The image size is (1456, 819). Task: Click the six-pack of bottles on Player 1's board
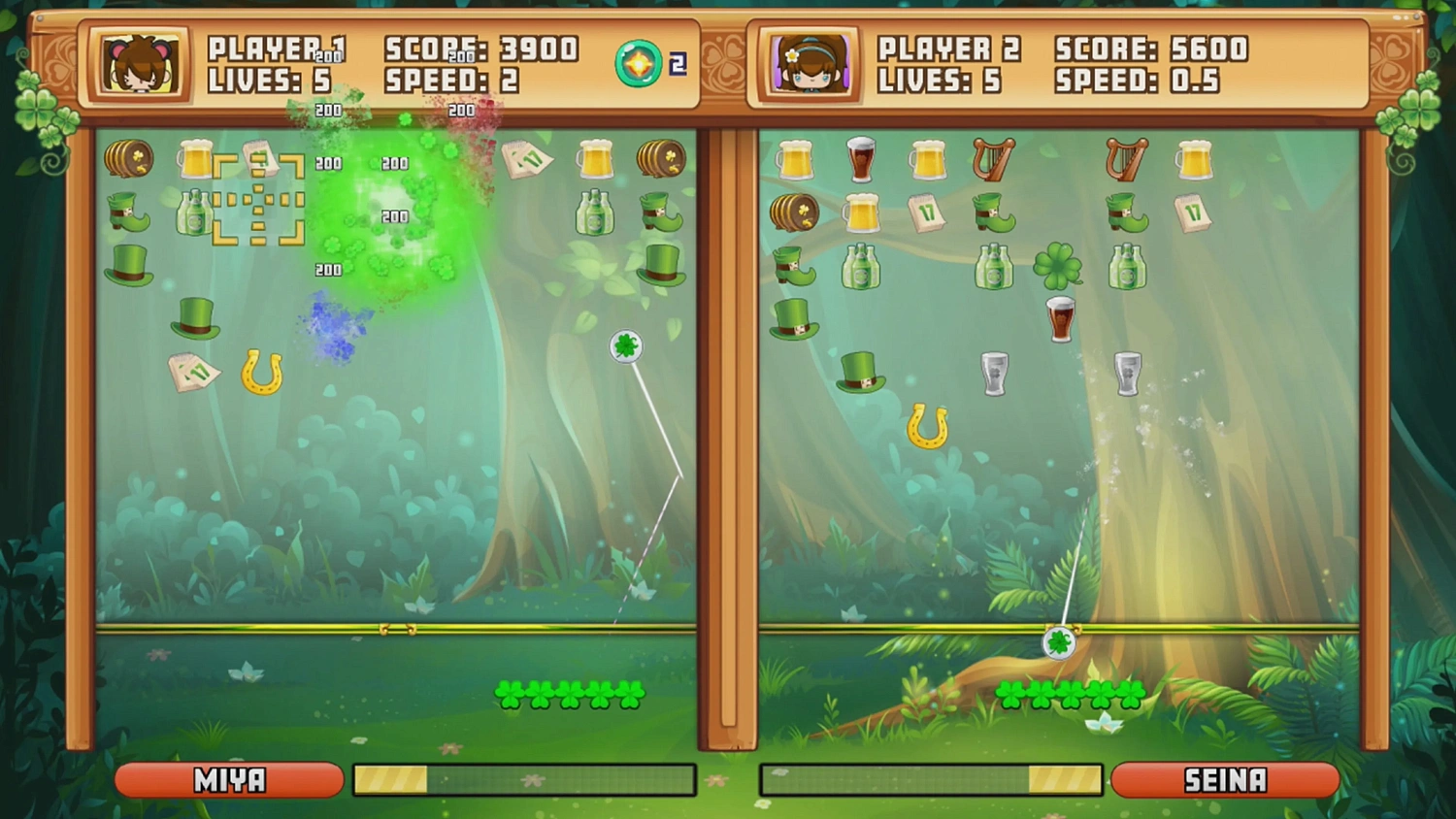click(x=192, y=215)
